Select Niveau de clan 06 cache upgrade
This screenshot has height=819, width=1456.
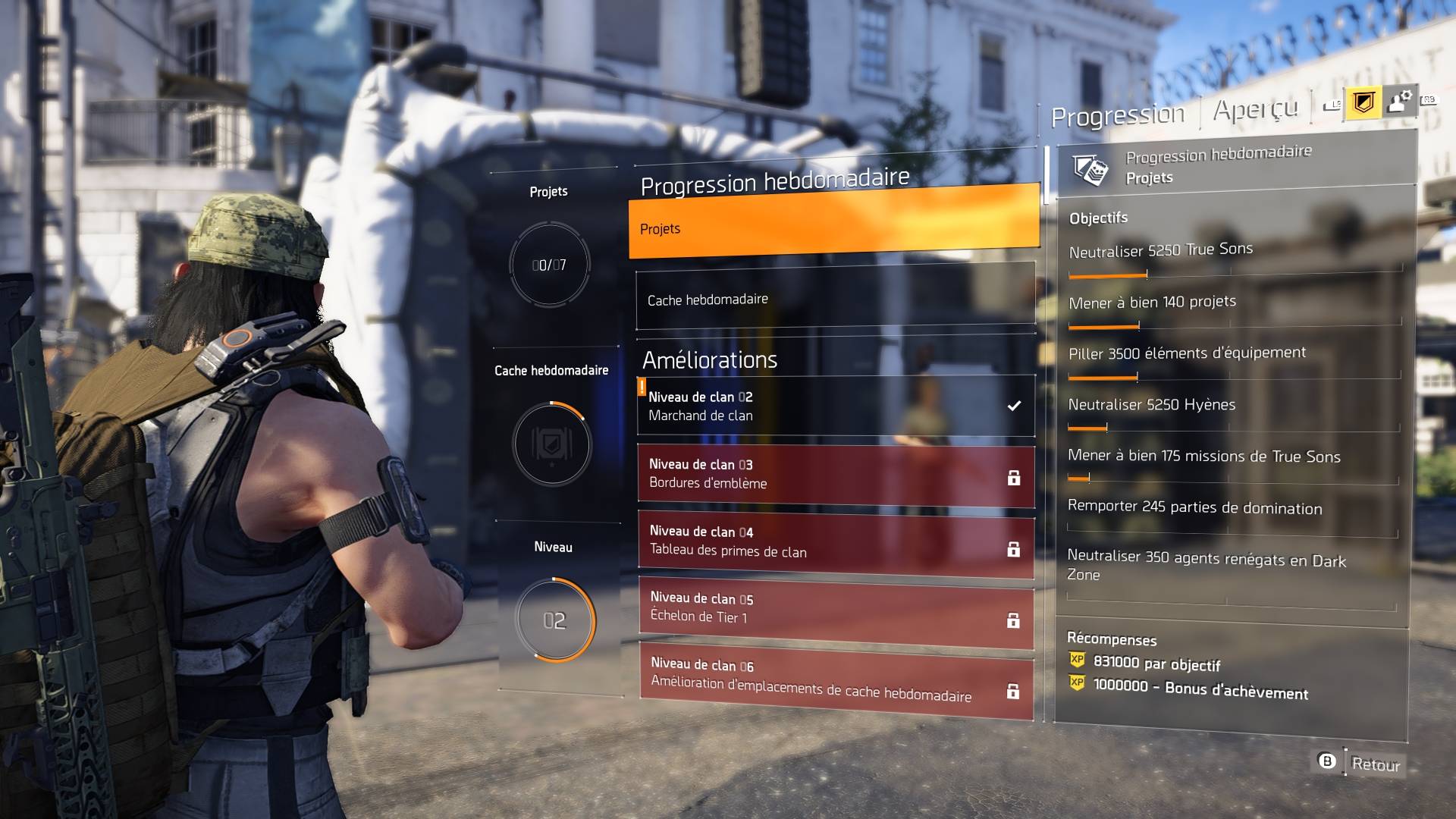point(835,681)
